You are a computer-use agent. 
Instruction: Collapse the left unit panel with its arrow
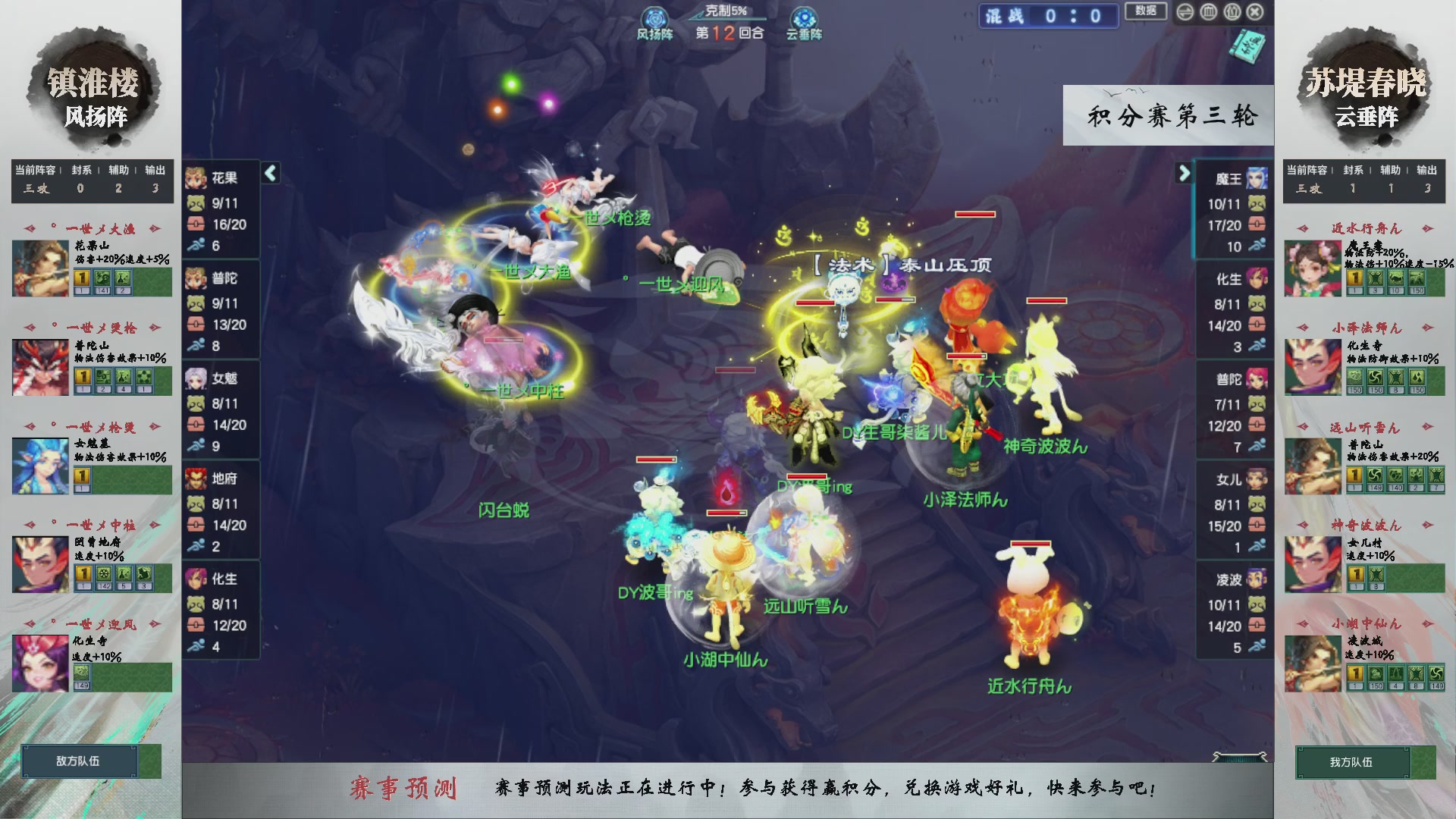tap(269, 173)
